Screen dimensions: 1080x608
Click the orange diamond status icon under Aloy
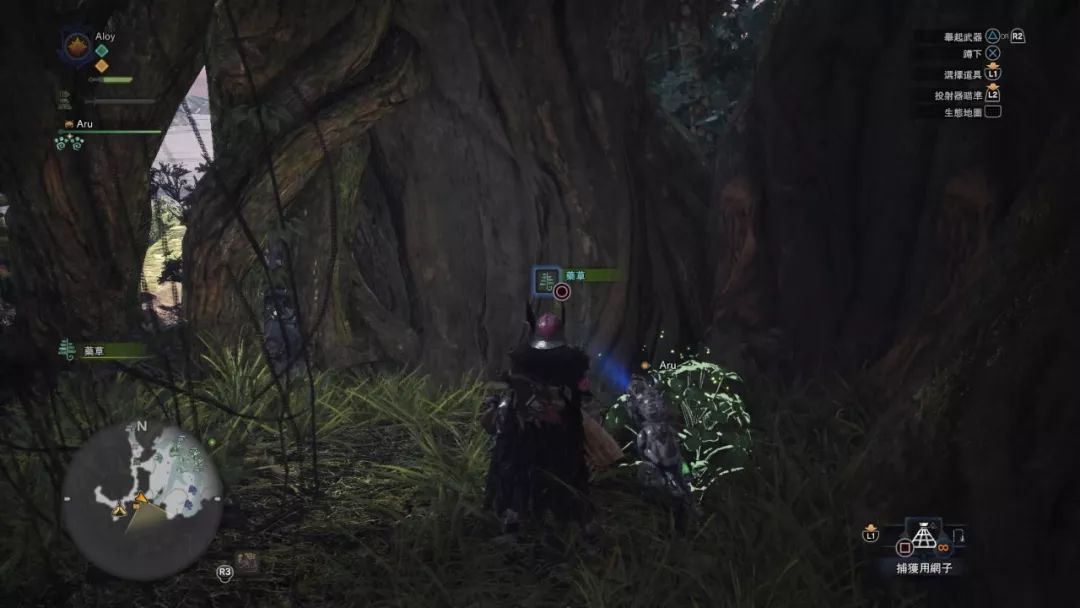101,66
